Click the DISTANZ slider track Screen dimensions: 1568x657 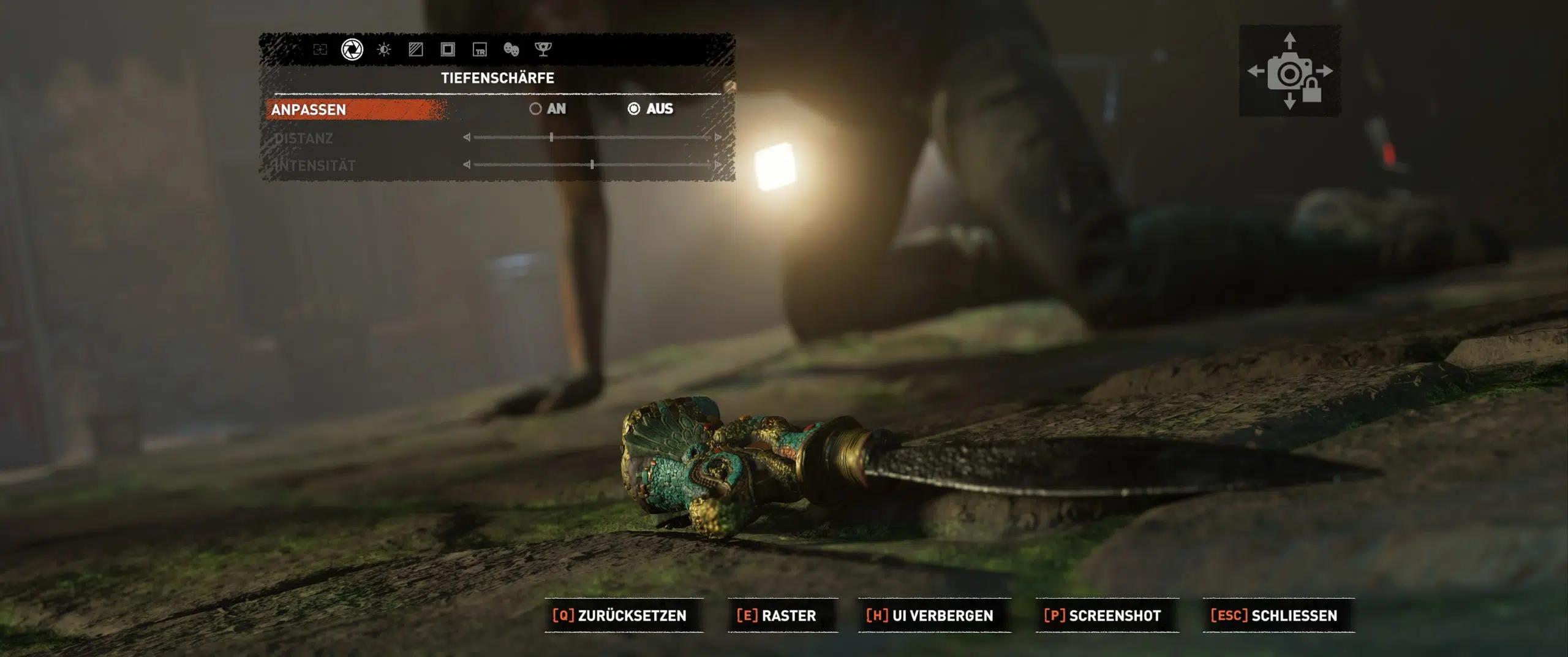pos(592,137)
